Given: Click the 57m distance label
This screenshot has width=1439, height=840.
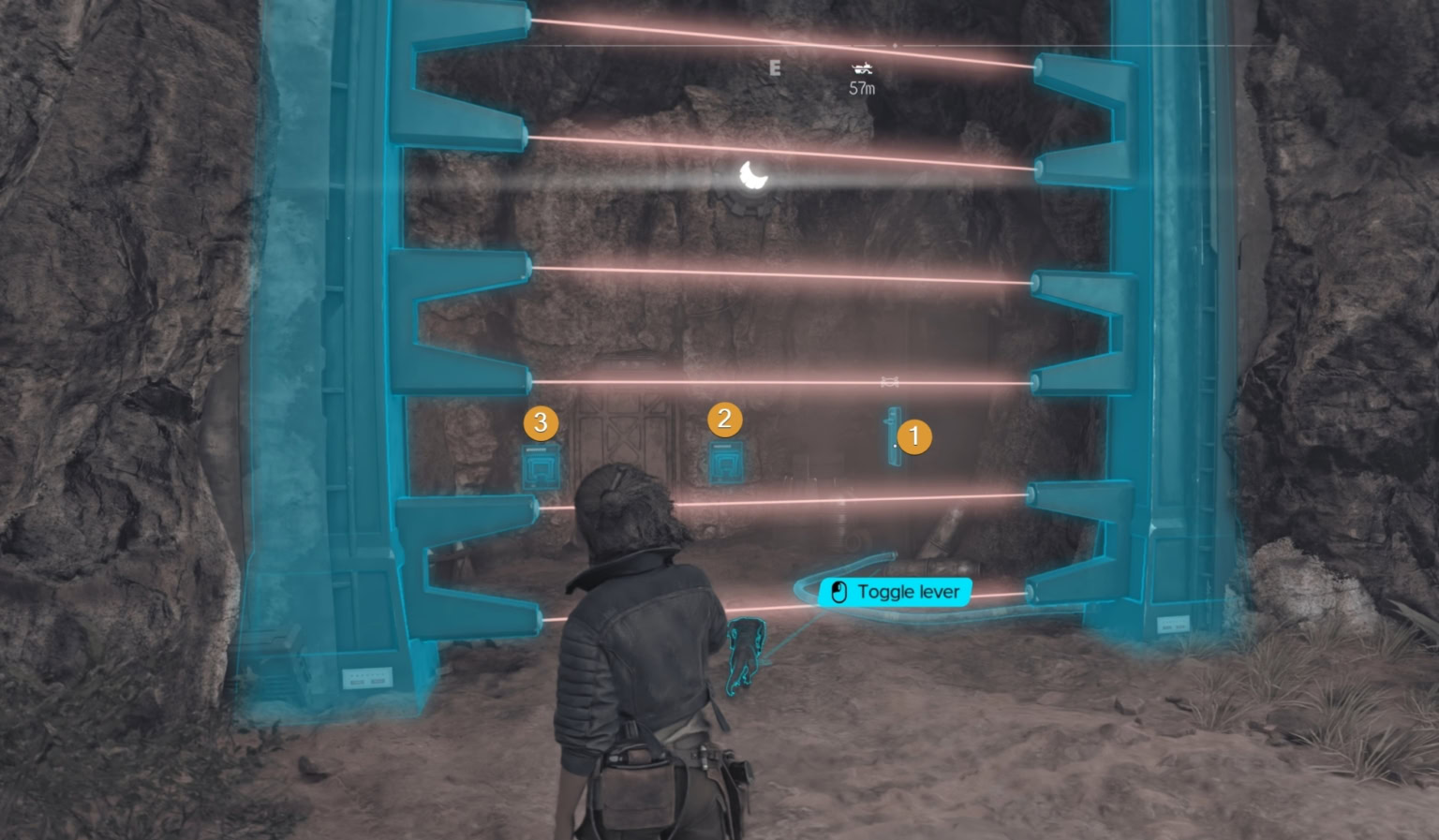Looking at the screenshot, I should point(863,87).
